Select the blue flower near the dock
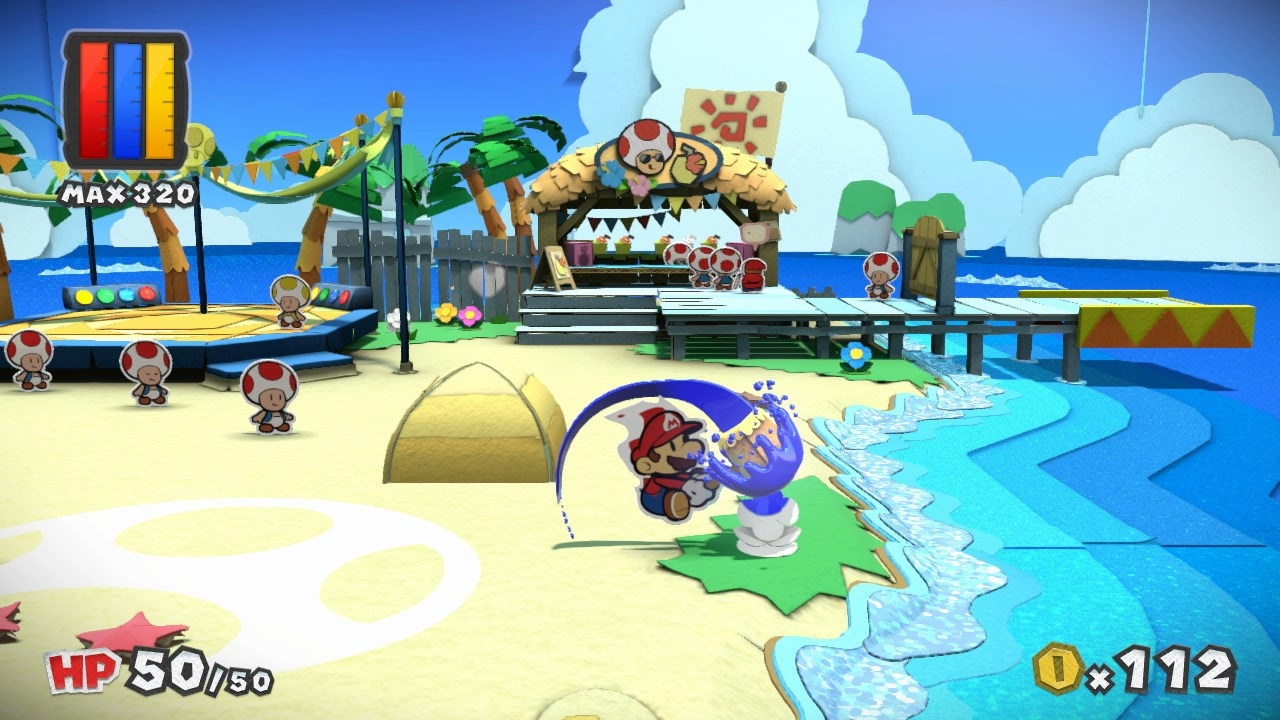 point(855,352)
